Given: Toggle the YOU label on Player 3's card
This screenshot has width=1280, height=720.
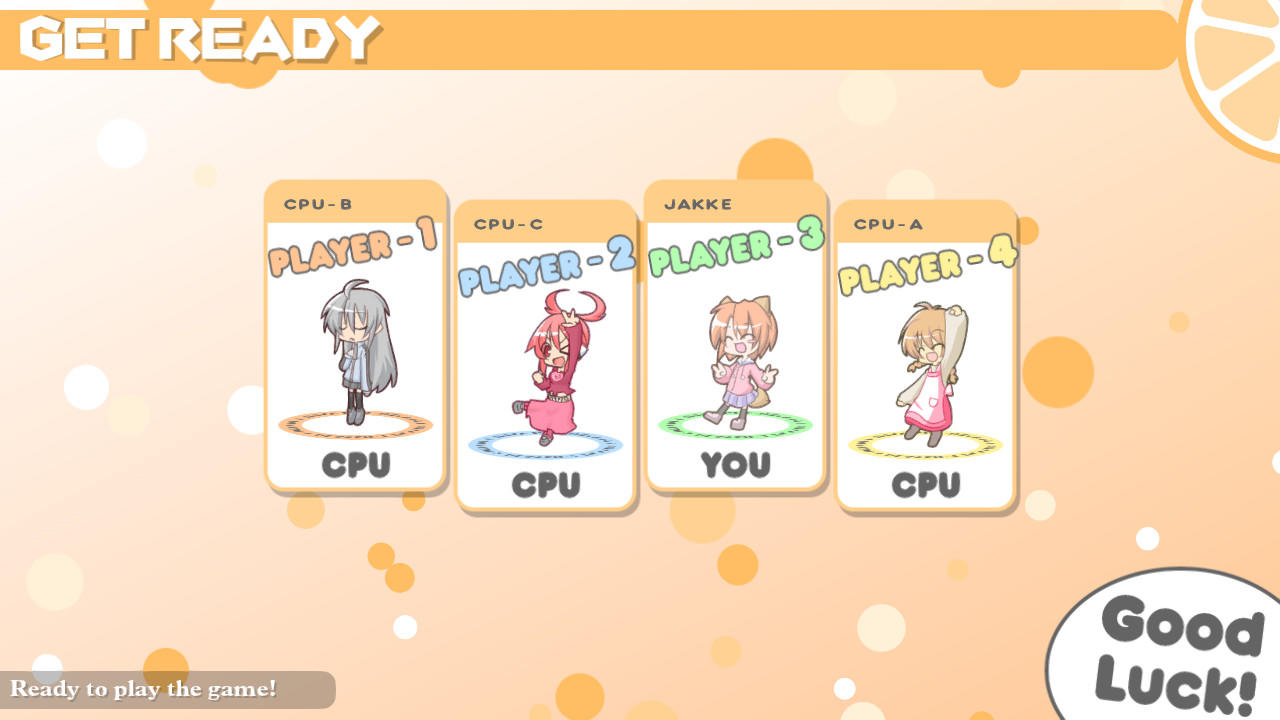Looking at the screenshot, I should coord(737,466).
